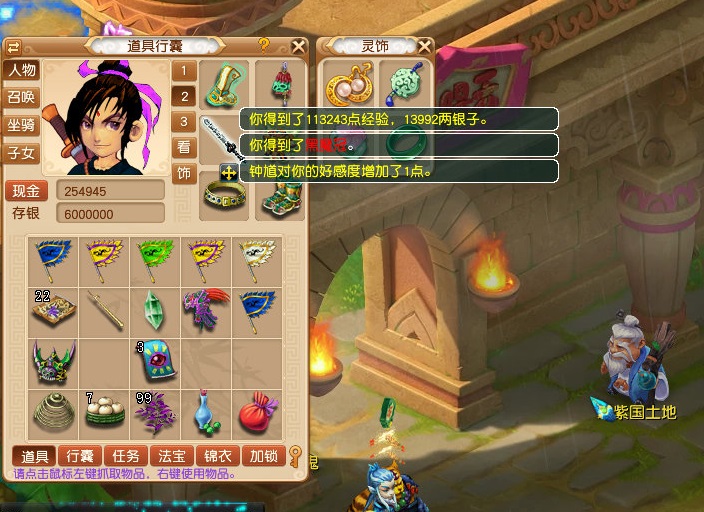Select the 坐骑 mount tab
The width and height of the screenshot is (704, 512).
pyautogui.click(x=21, y=126)
